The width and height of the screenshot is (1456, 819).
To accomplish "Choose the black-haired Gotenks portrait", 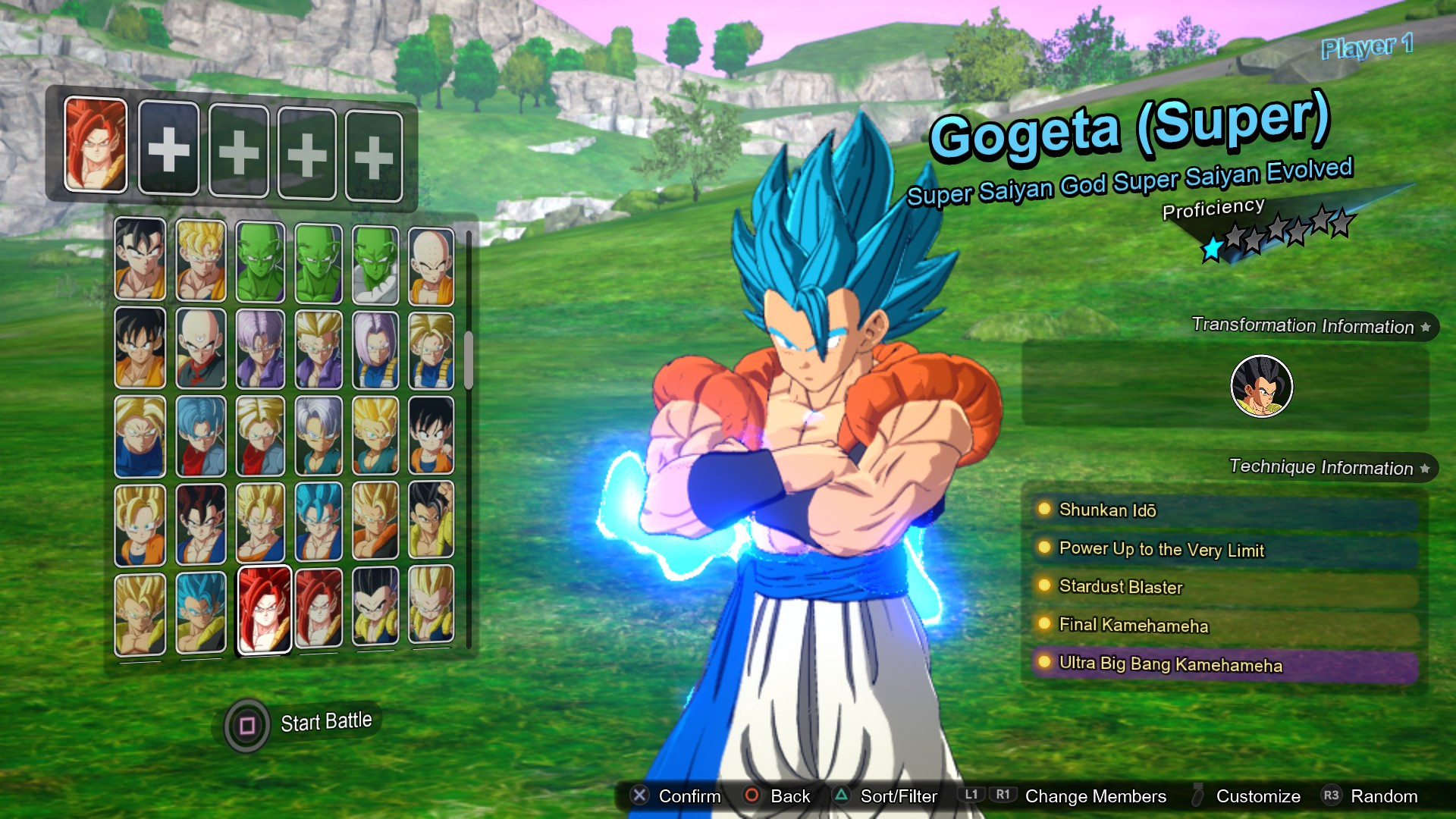I will tap(375, 608).
